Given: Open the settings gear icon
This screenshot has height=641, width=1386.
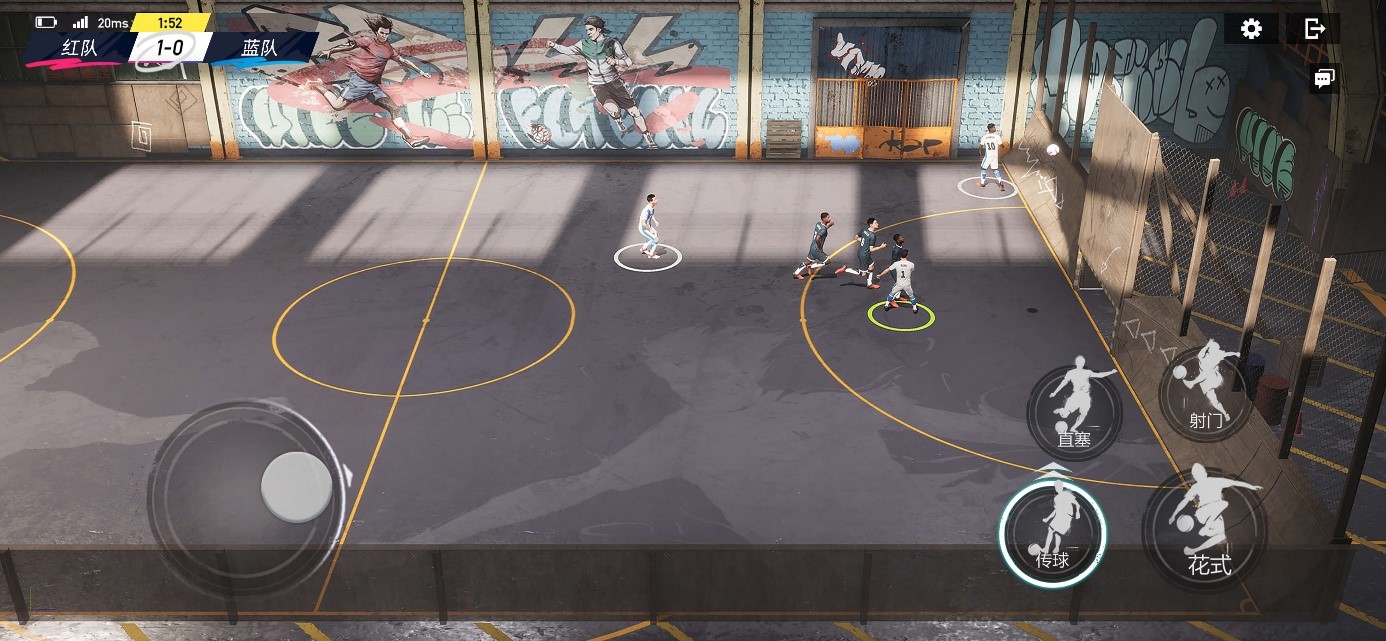Looking at the screenshot, I should pos(1250,29).
